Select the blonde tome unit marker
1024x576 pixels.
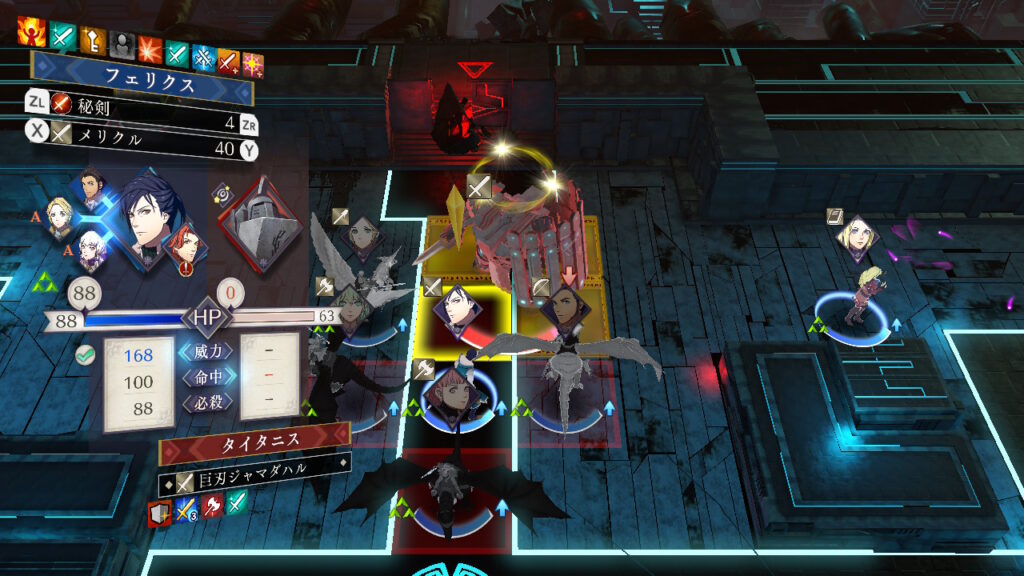pos(854,236)
